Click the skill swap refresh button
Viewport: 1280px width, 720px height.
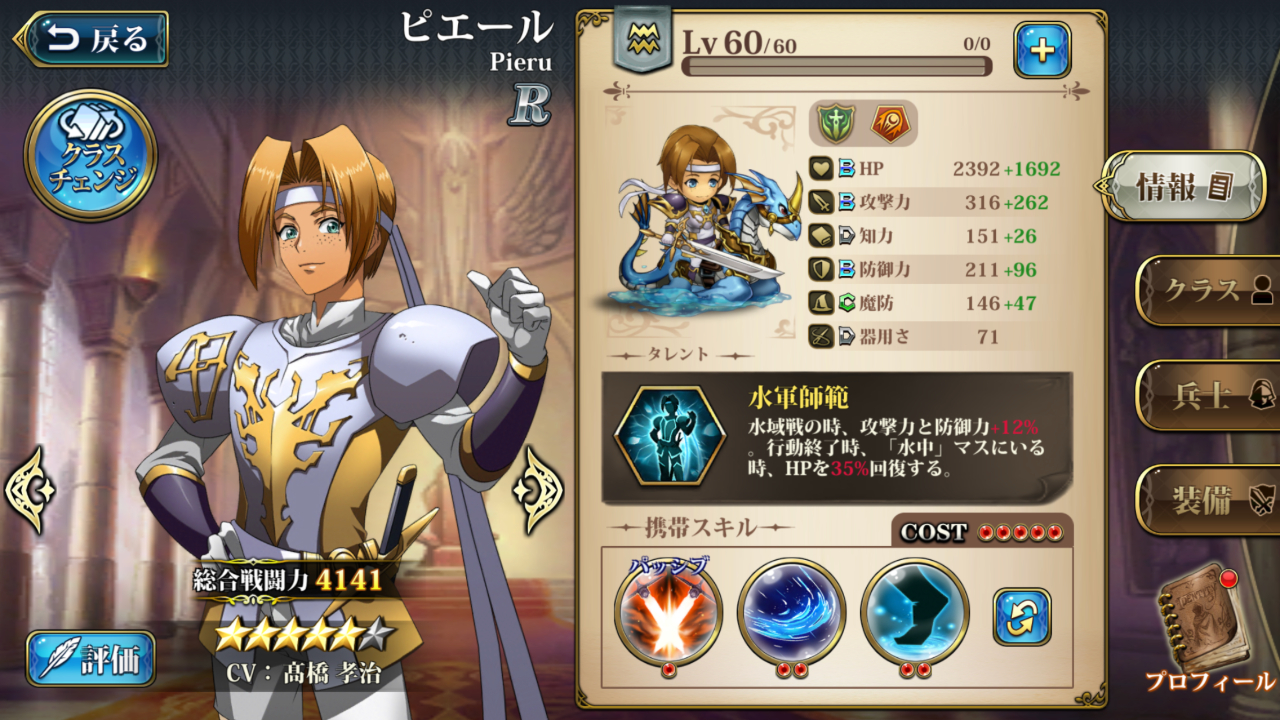pyautogui.click(x=1022, y=616)
